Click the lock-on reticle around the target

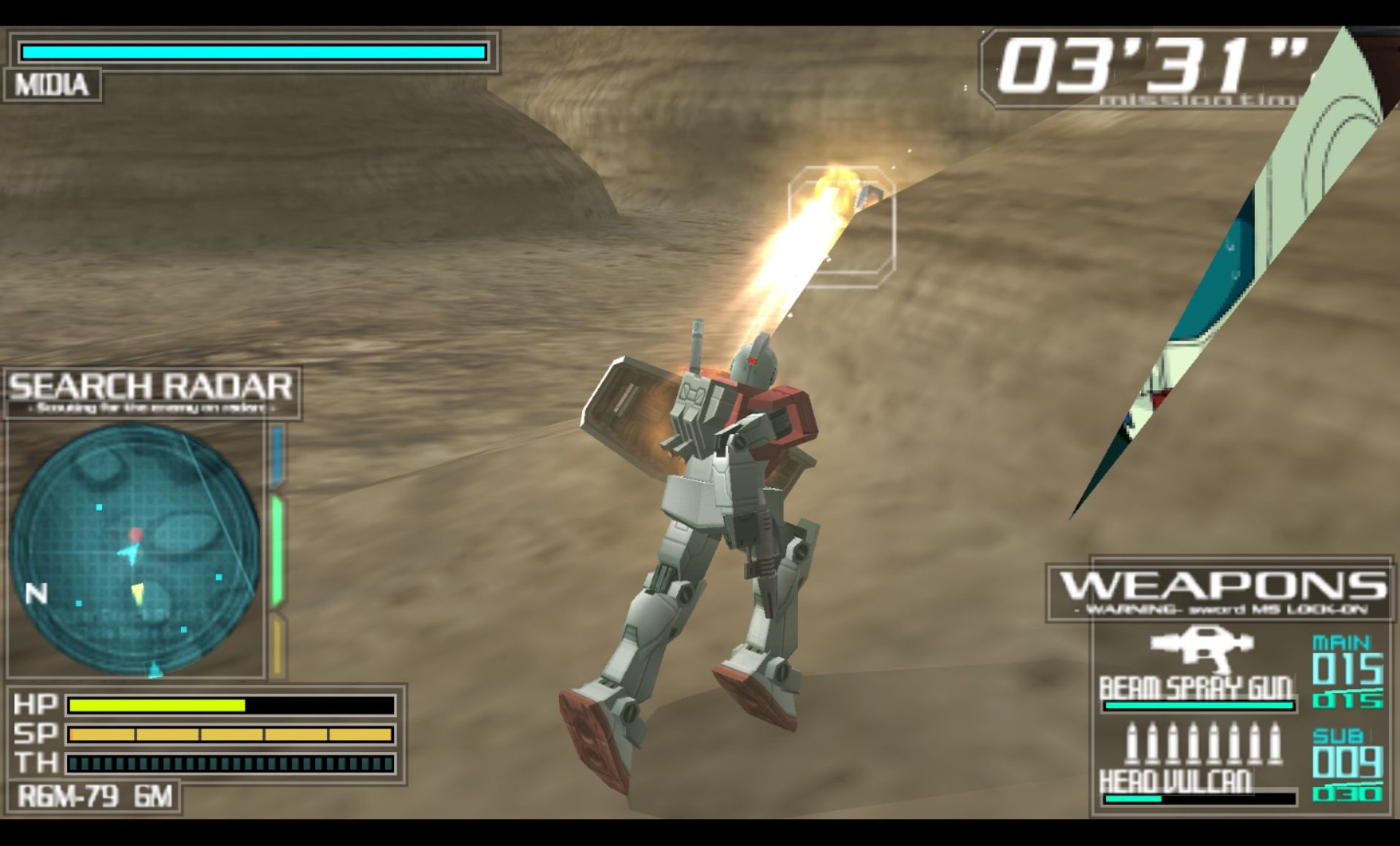tap(841, 227)
